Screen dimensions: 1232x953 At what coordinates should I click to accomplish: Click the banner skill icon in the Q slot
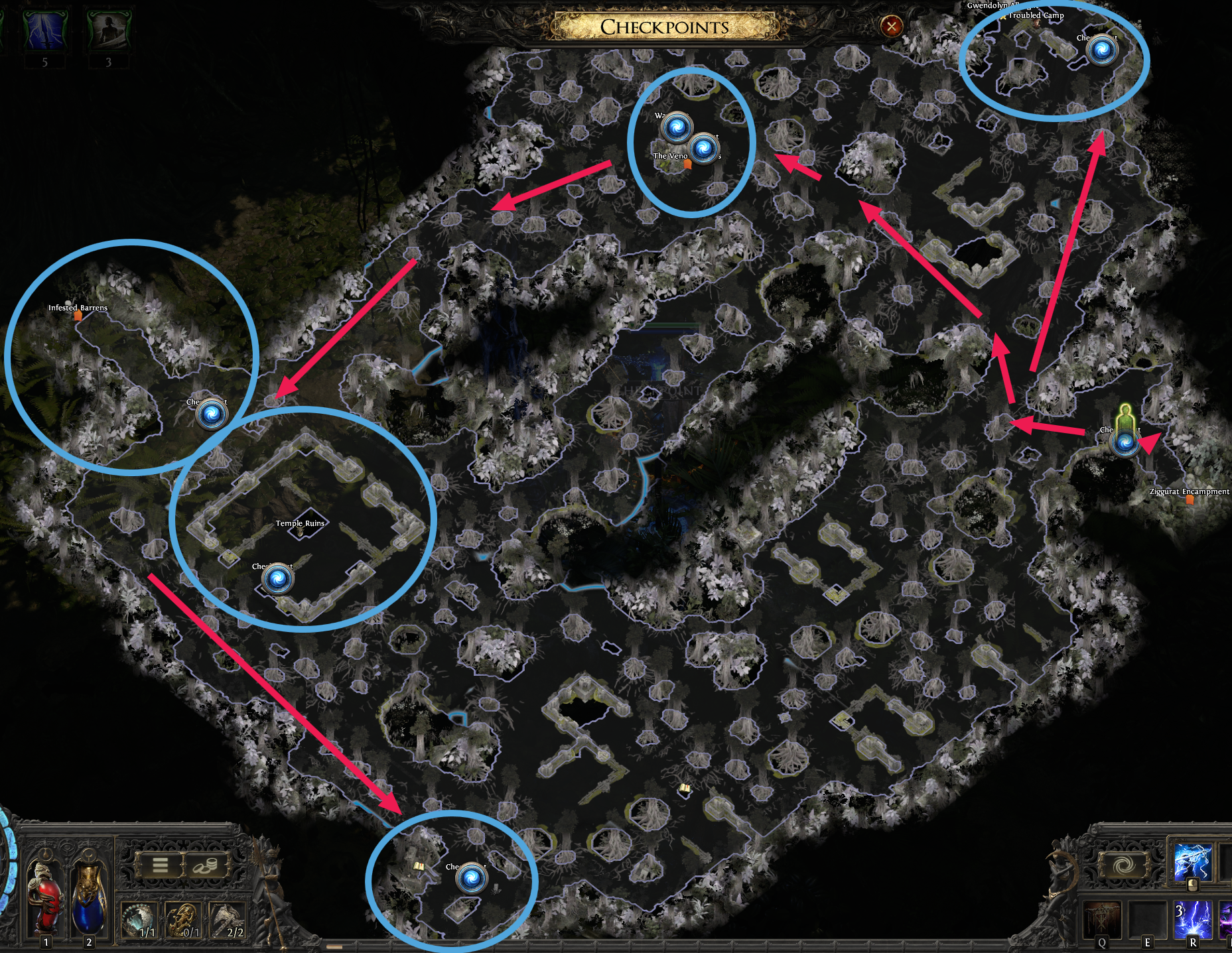pos(1102,919)
